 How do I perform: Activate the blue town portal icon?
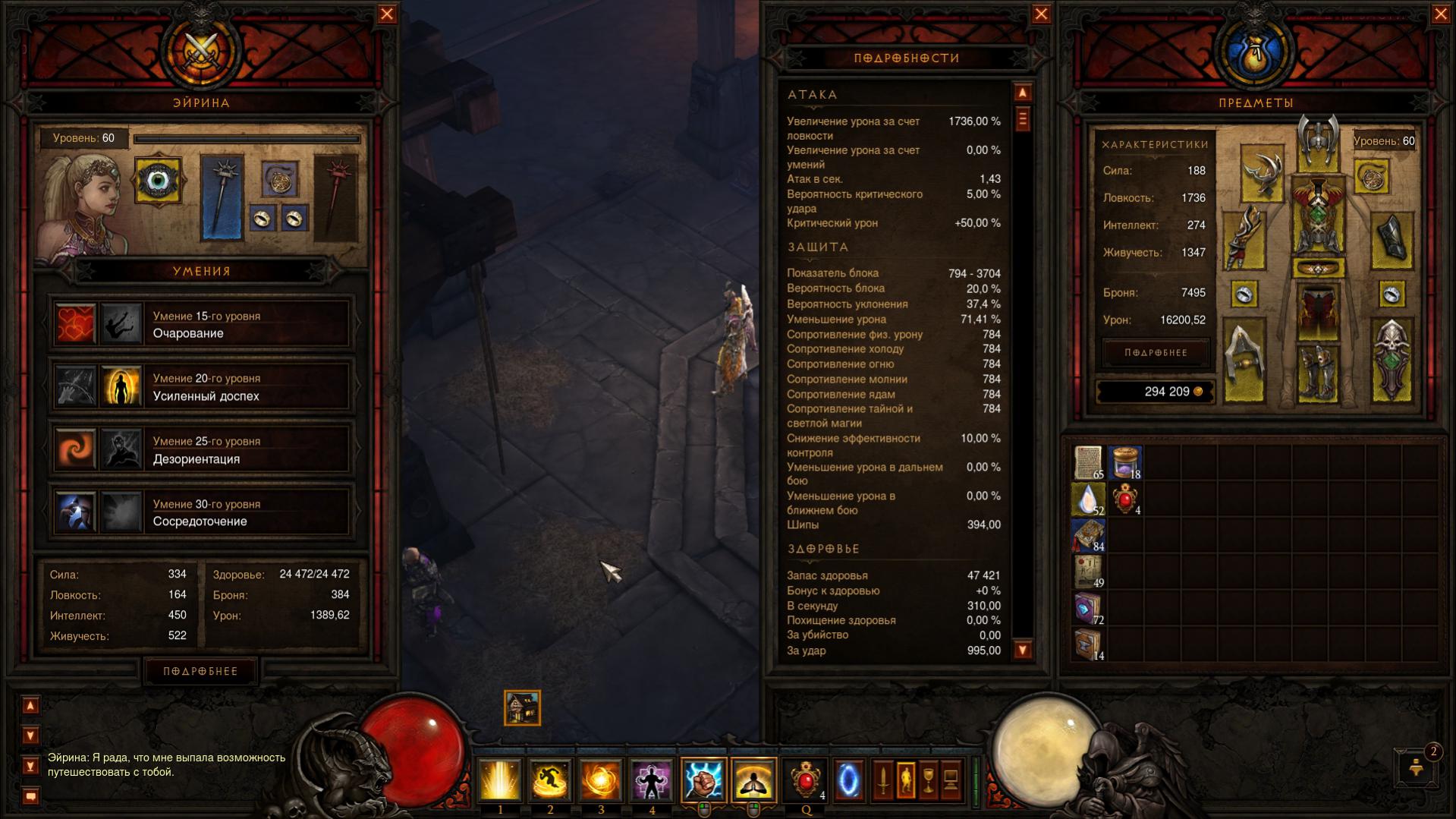click(x=848, y=780)
